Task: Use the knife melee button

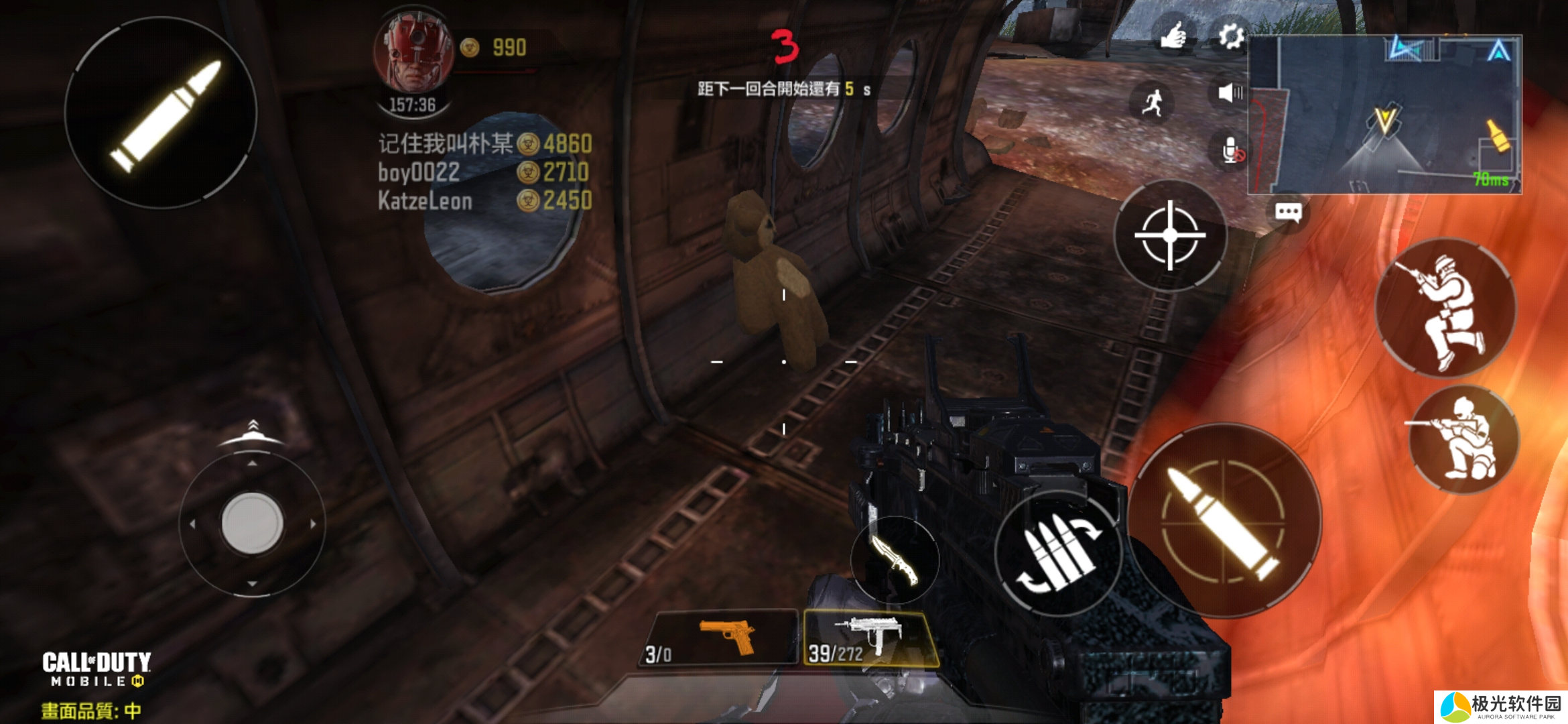Action: pyautogui.click(x=895, y=560)
